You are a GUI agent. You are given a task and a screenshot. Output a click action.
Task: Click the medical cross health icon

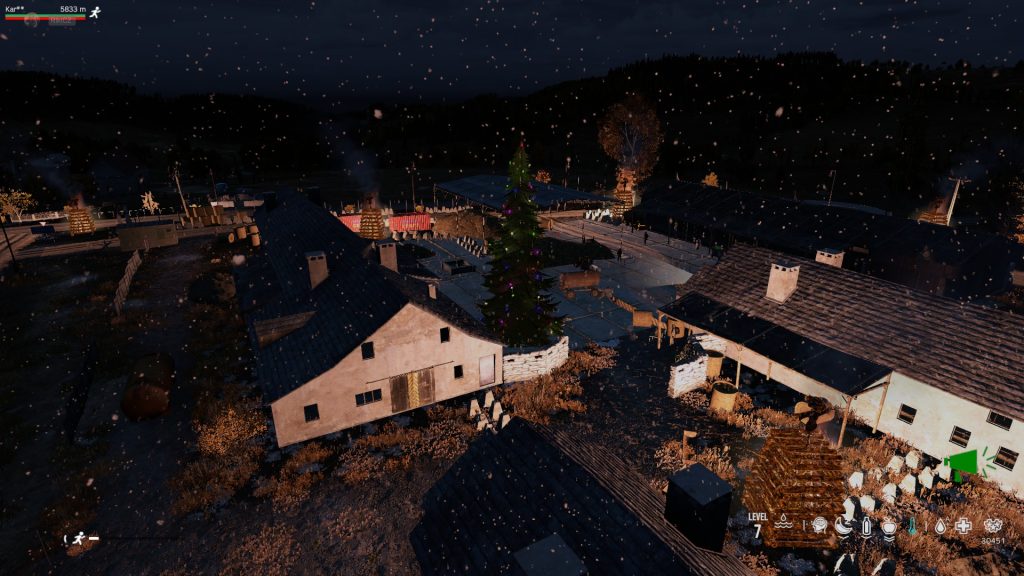click(x=963, y=524)
